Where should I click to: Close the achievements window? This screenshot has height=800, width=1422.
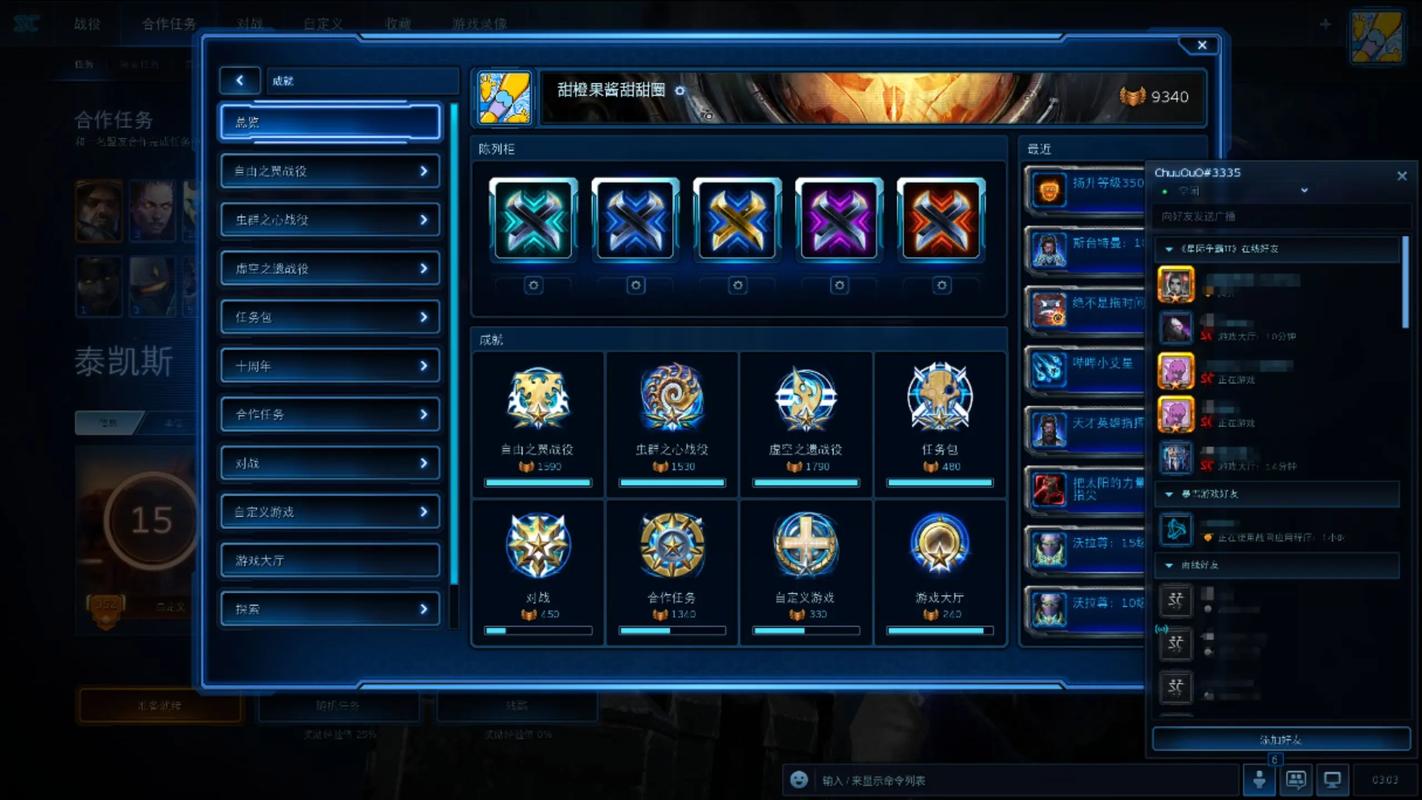[1202, 45]
